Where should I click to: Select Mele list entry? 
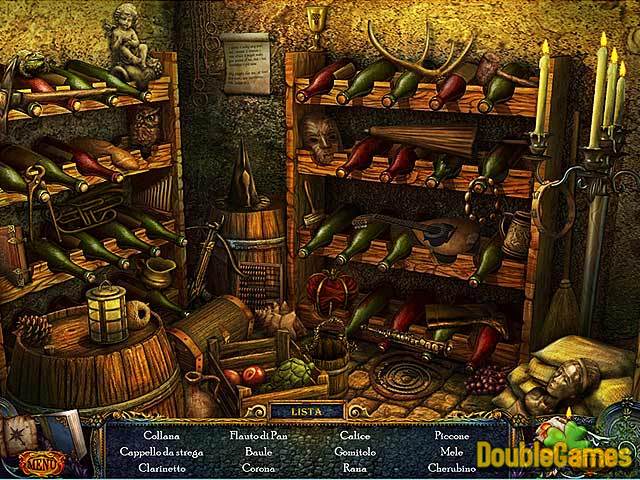coord(453,452)
